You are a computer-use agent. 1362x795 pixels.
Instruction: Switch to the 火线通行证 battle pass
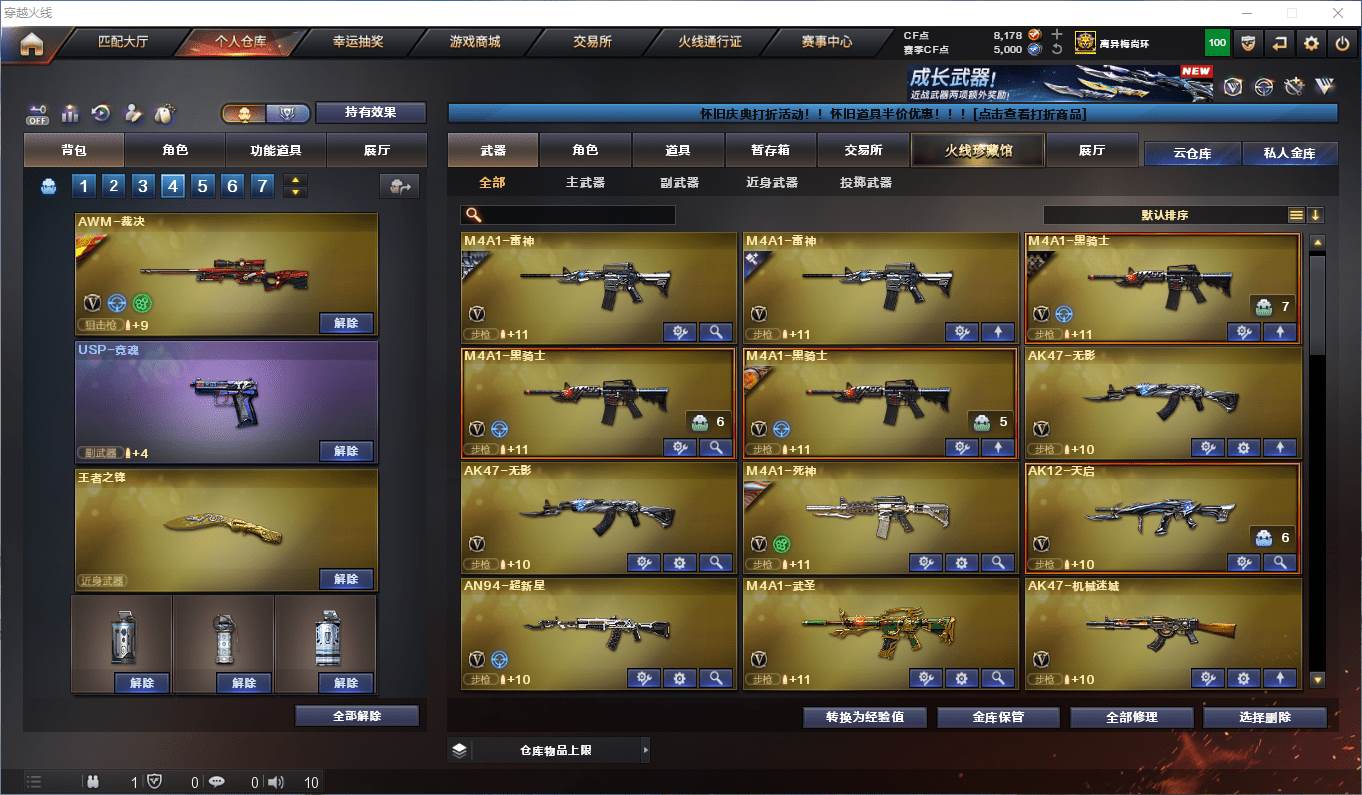point(710,42)
